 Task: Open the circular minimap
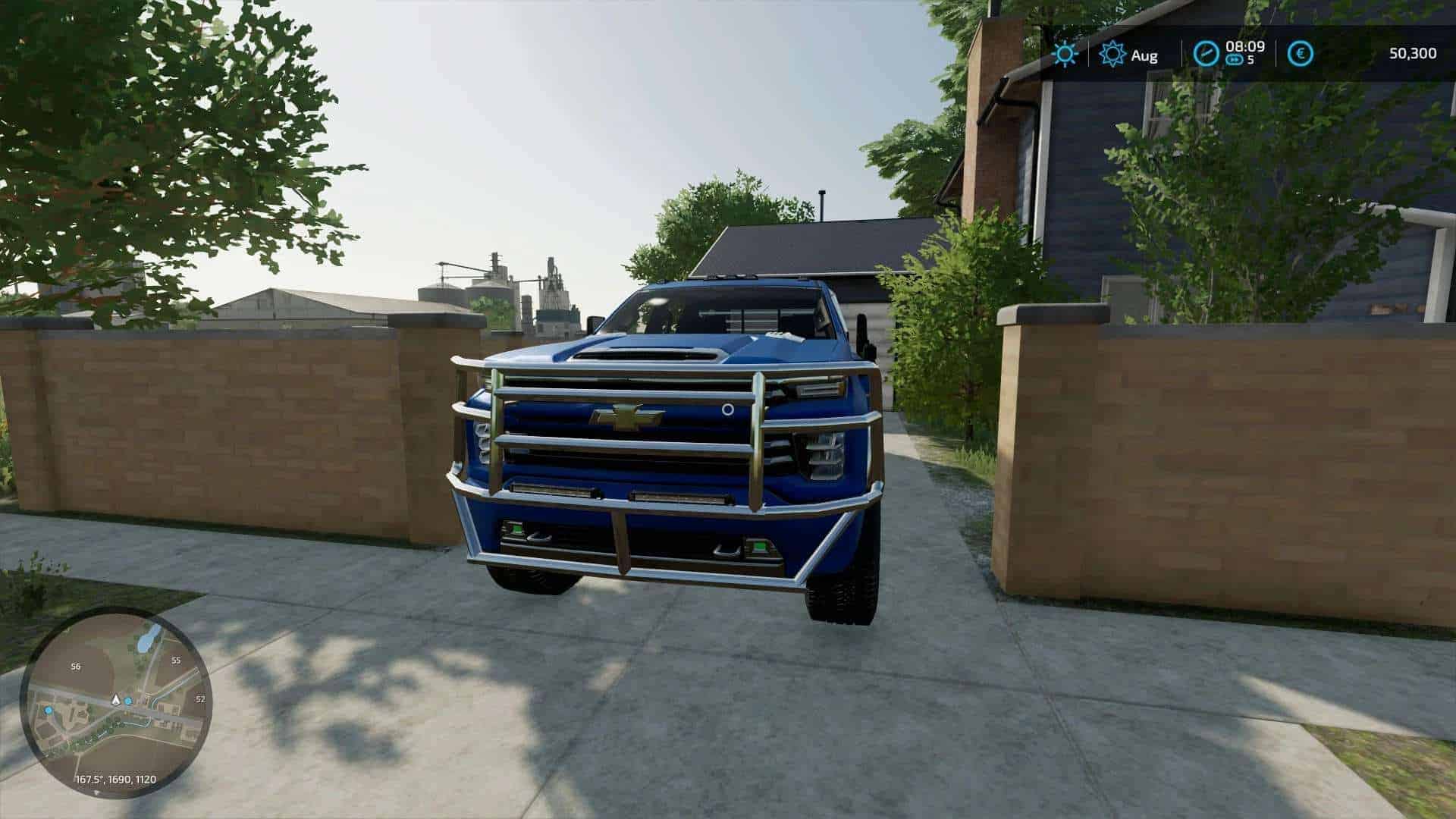click(116, 702)
